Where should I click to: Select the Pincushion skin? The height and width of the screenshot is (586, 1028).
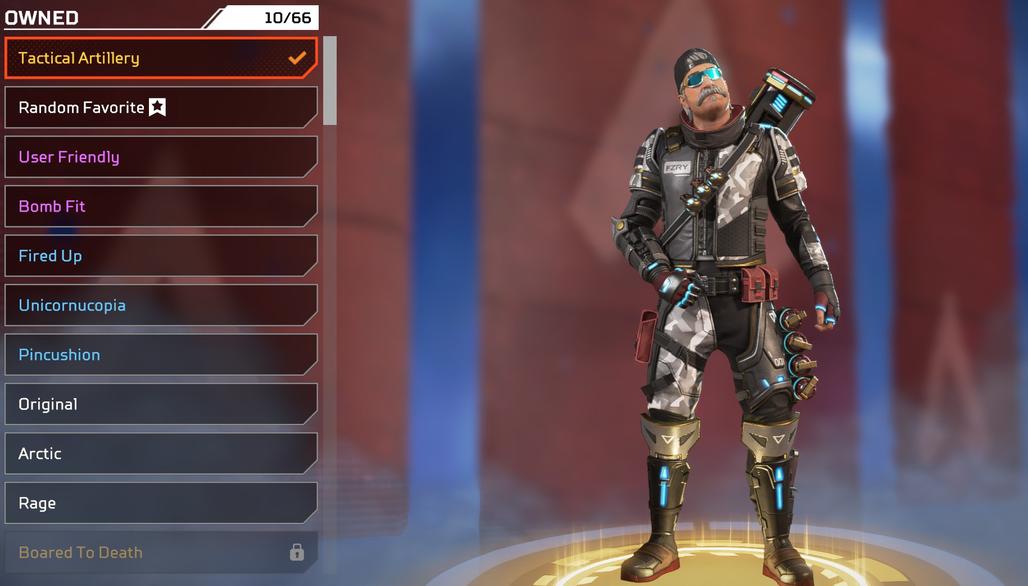tap(160, 355)
